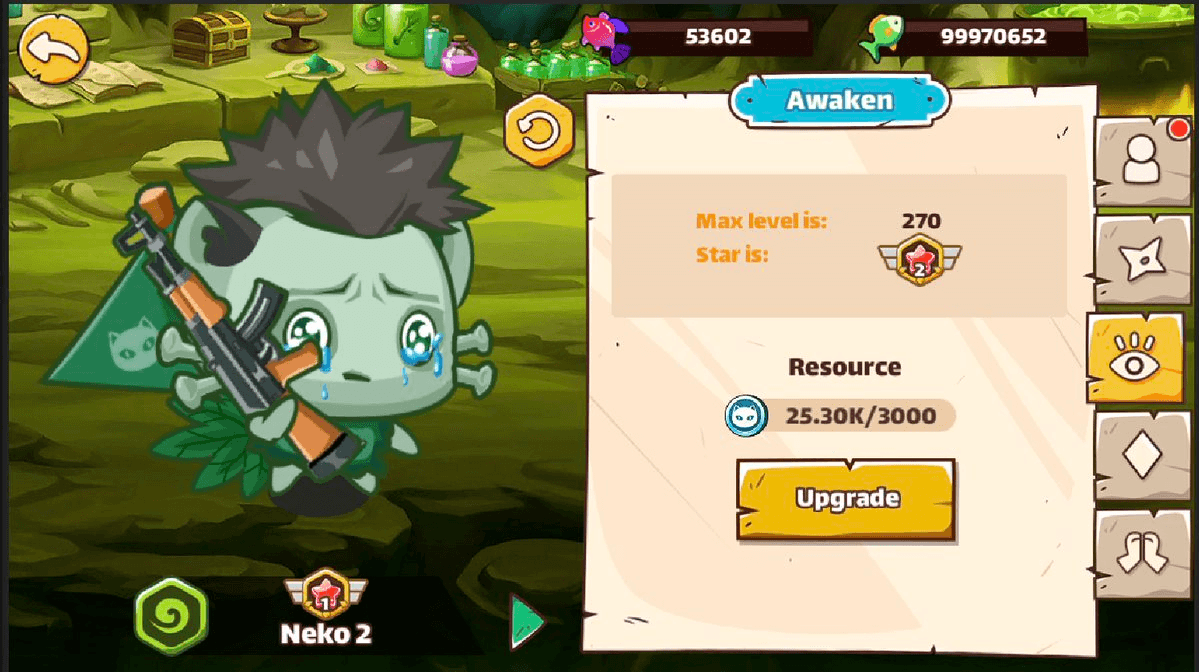Select the eye Awaken tab
1199x672 pixels.
tap(1135, 361)
